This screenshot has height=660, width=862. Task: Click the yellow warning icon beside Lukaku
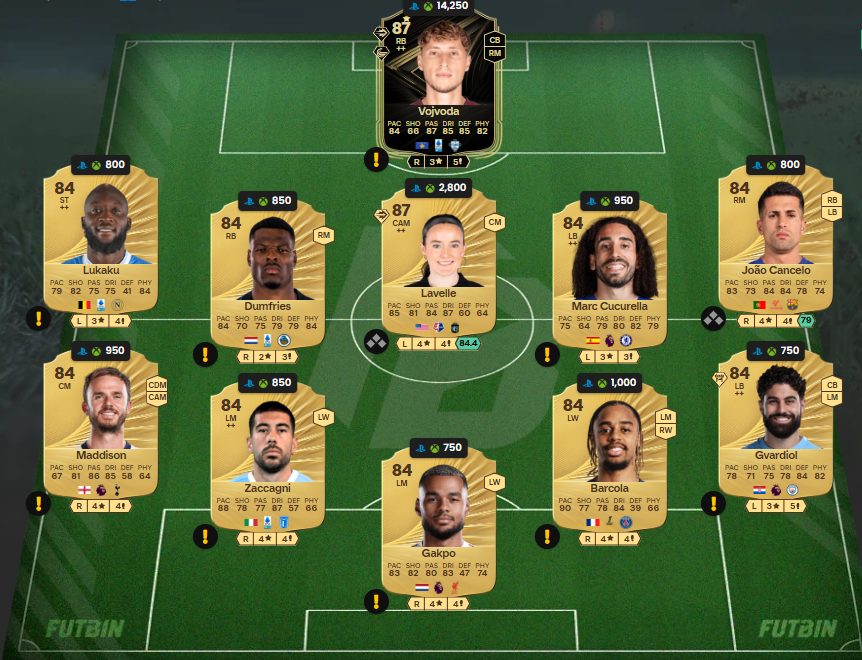tap(38, 319)
